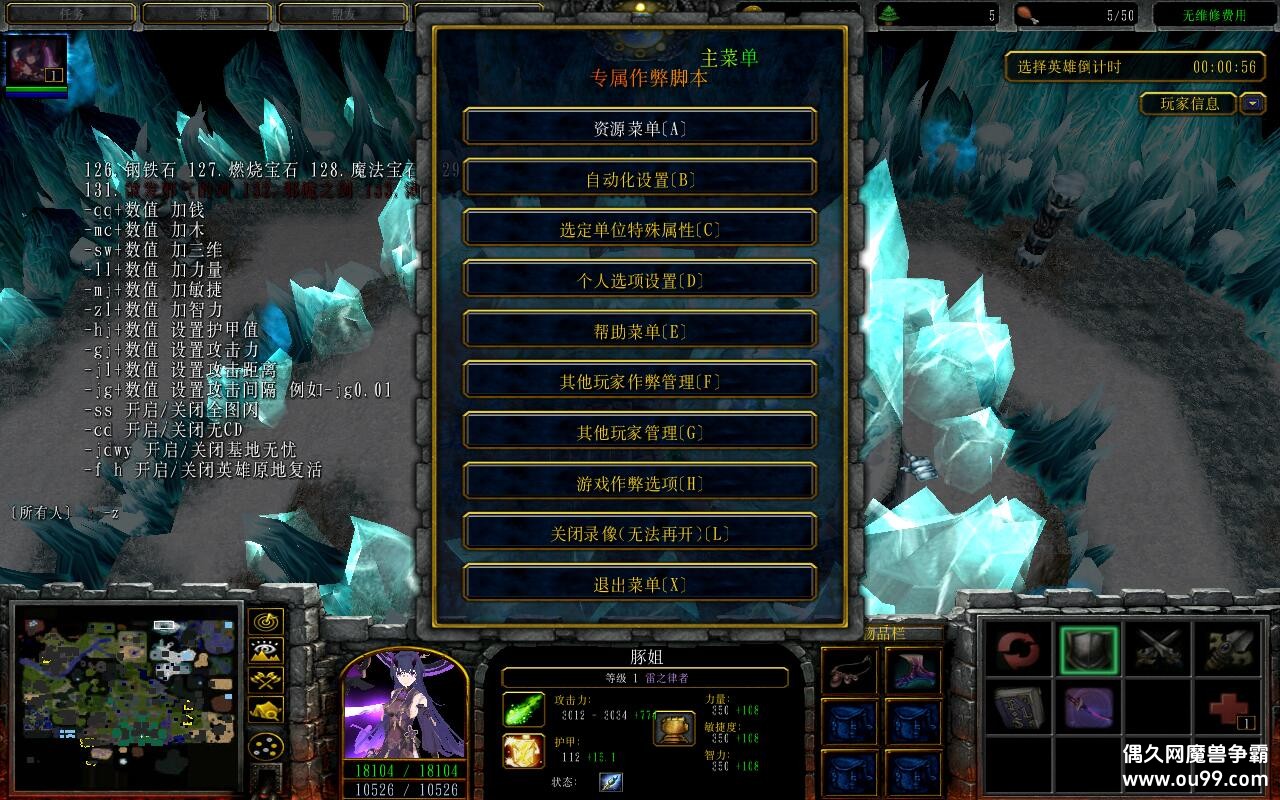Open the creep camps tent icon near minimap

[x=265, y=710]
